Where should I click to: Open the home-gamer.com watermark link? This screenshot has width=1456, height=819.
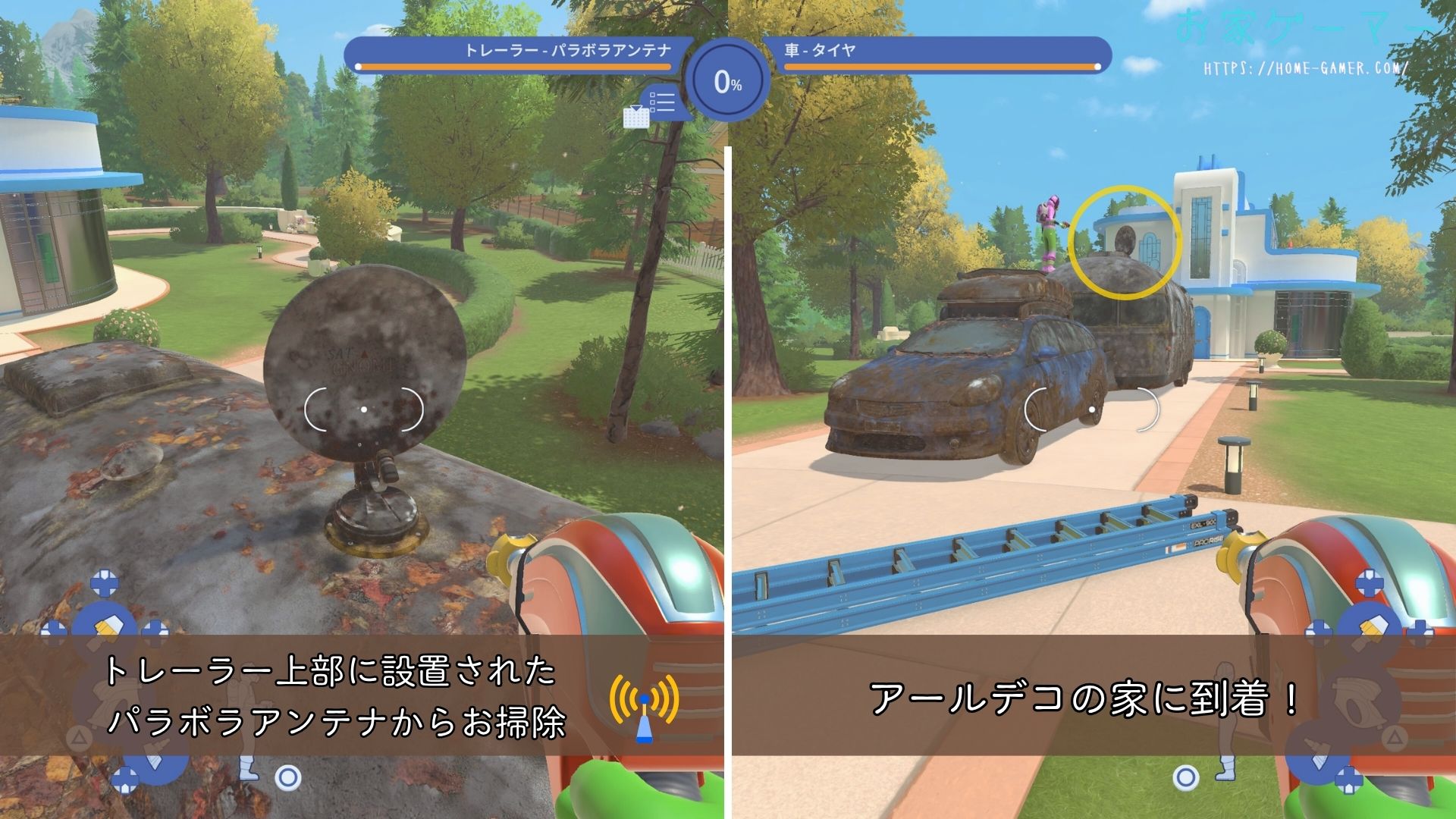click(x=1306, y=68)
